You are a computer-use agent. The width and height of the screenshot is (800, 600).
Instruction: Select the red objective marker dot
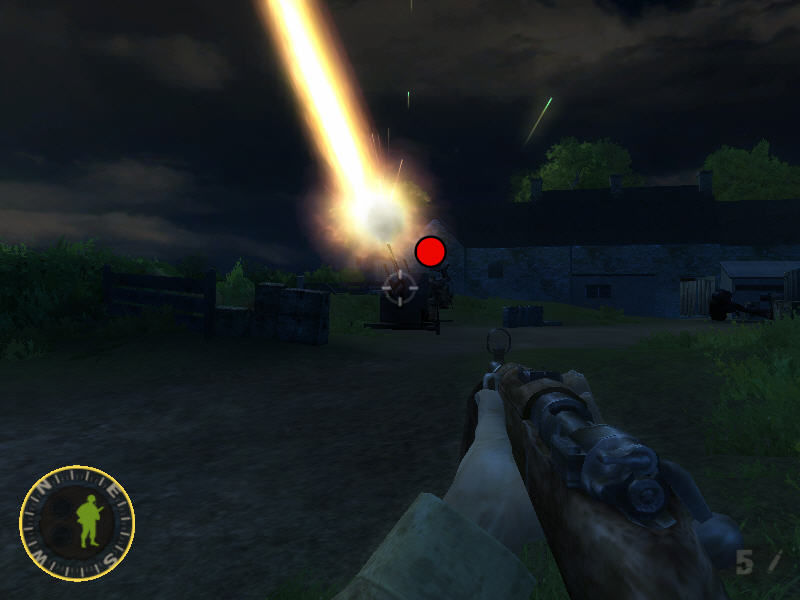click(x=430, y=251)
